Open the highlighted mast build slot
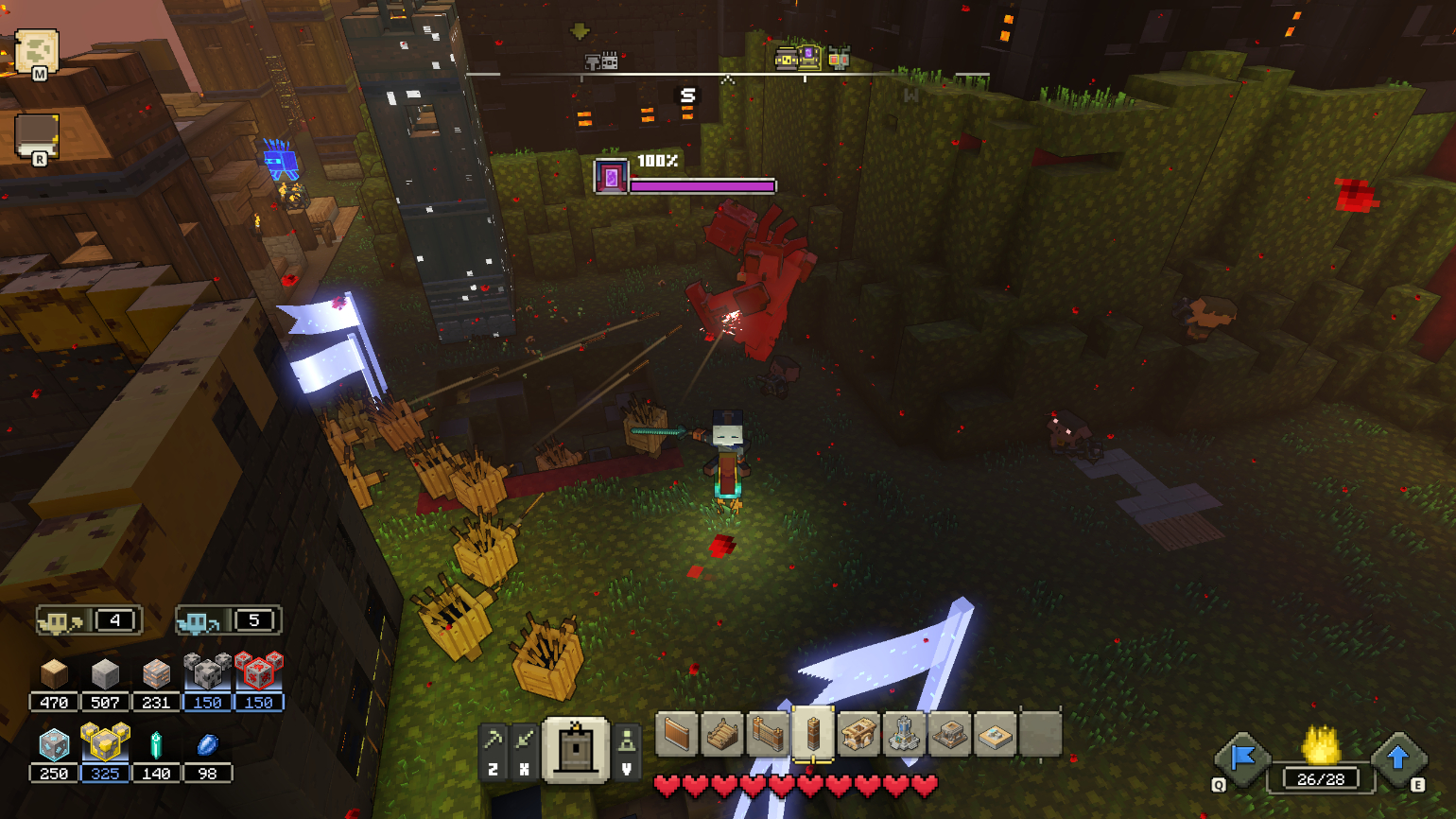The width and height of the screenshot is (1456, 819). point(814,736)
